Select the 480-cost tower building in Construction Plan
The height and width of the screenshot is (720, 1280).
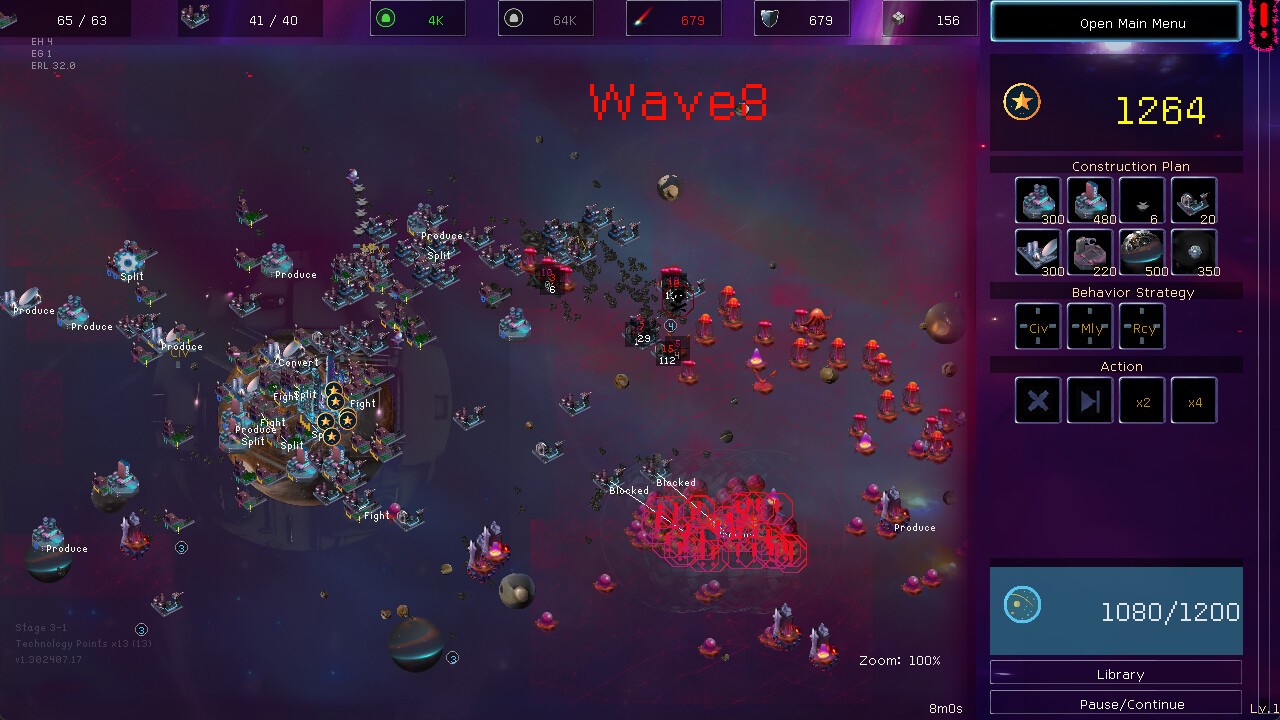(x=1089, y=199)
